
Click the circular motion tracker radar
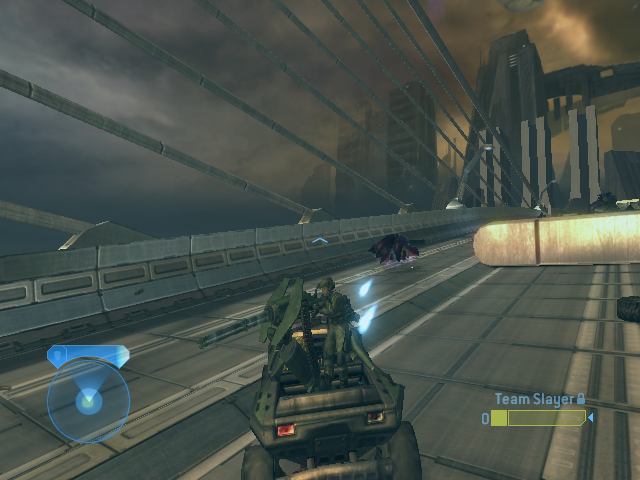88,400
